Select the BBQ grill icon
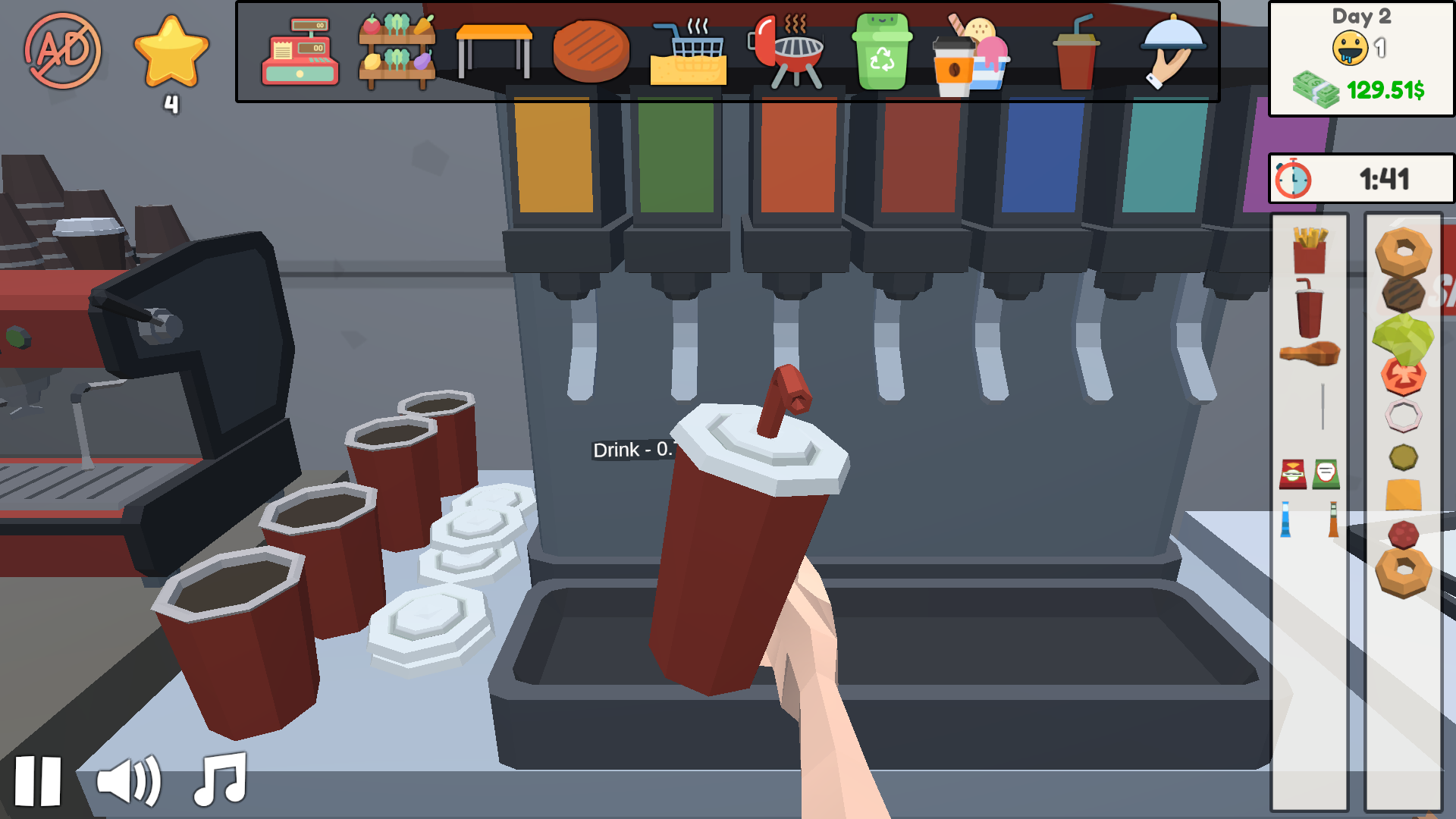The height and width of the screenshot is (819, 1456). [787, 52]
